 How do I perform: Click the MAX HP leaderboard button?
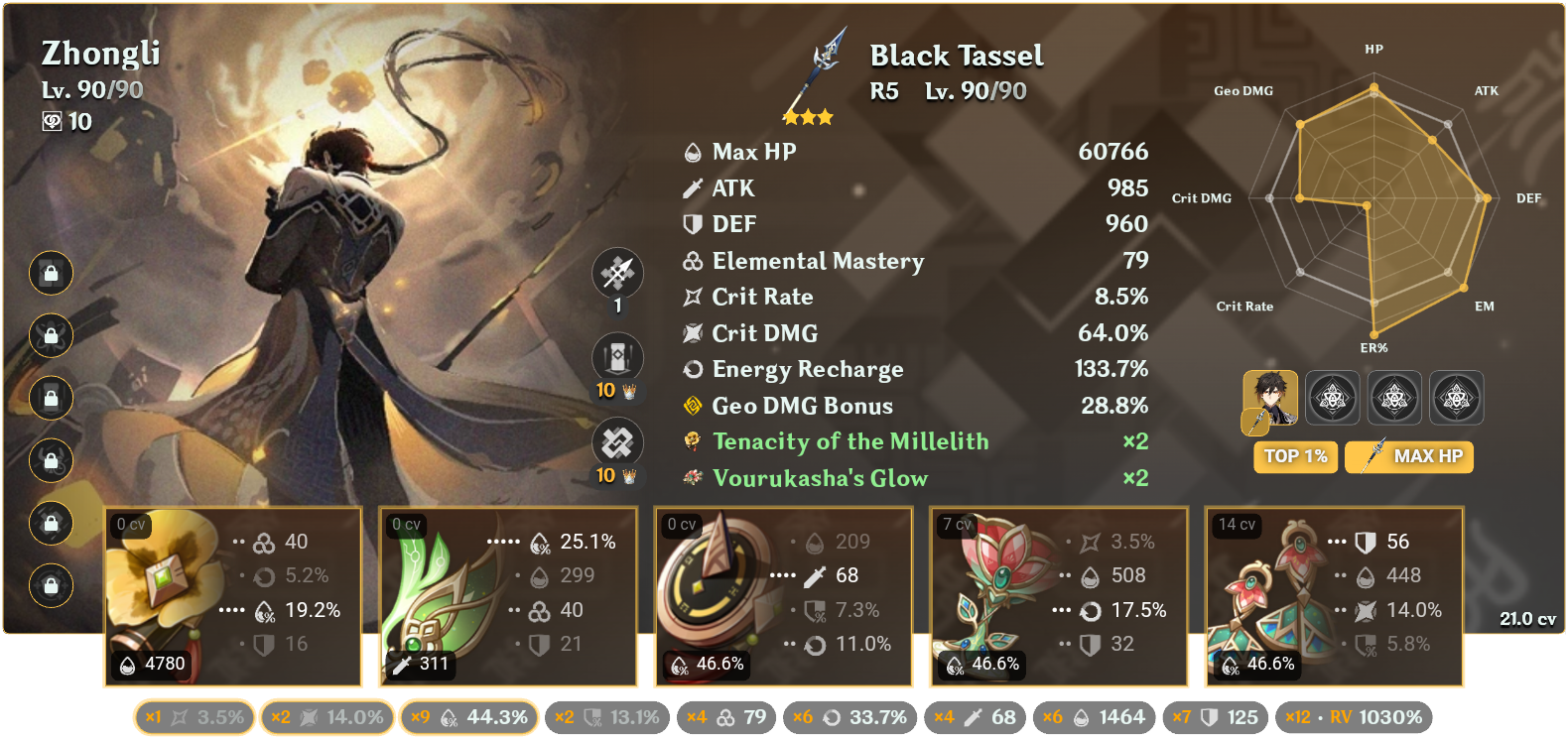point(1409,457)
